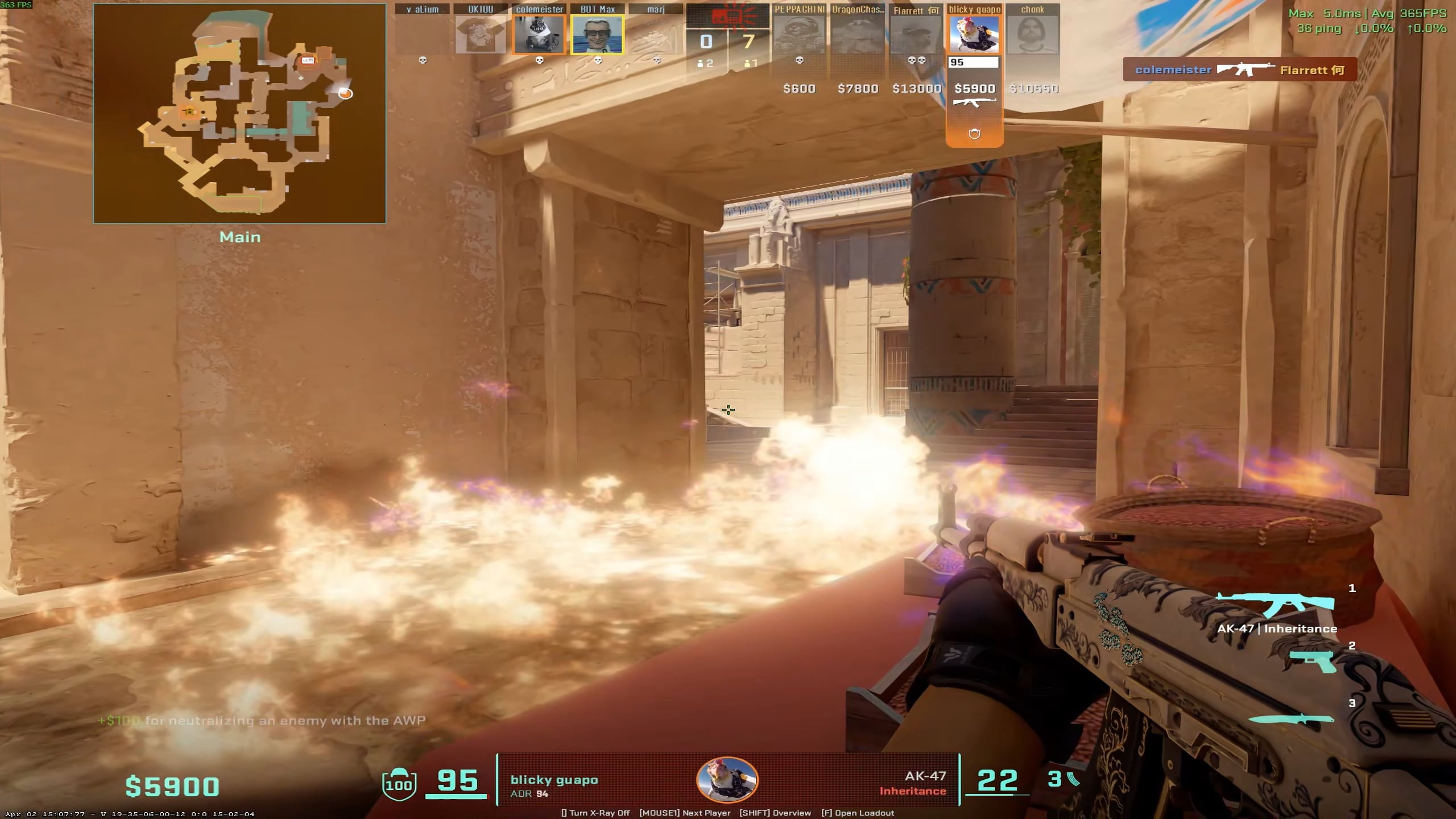Click blicky guapo's round portrait in bottom bar

727,780
